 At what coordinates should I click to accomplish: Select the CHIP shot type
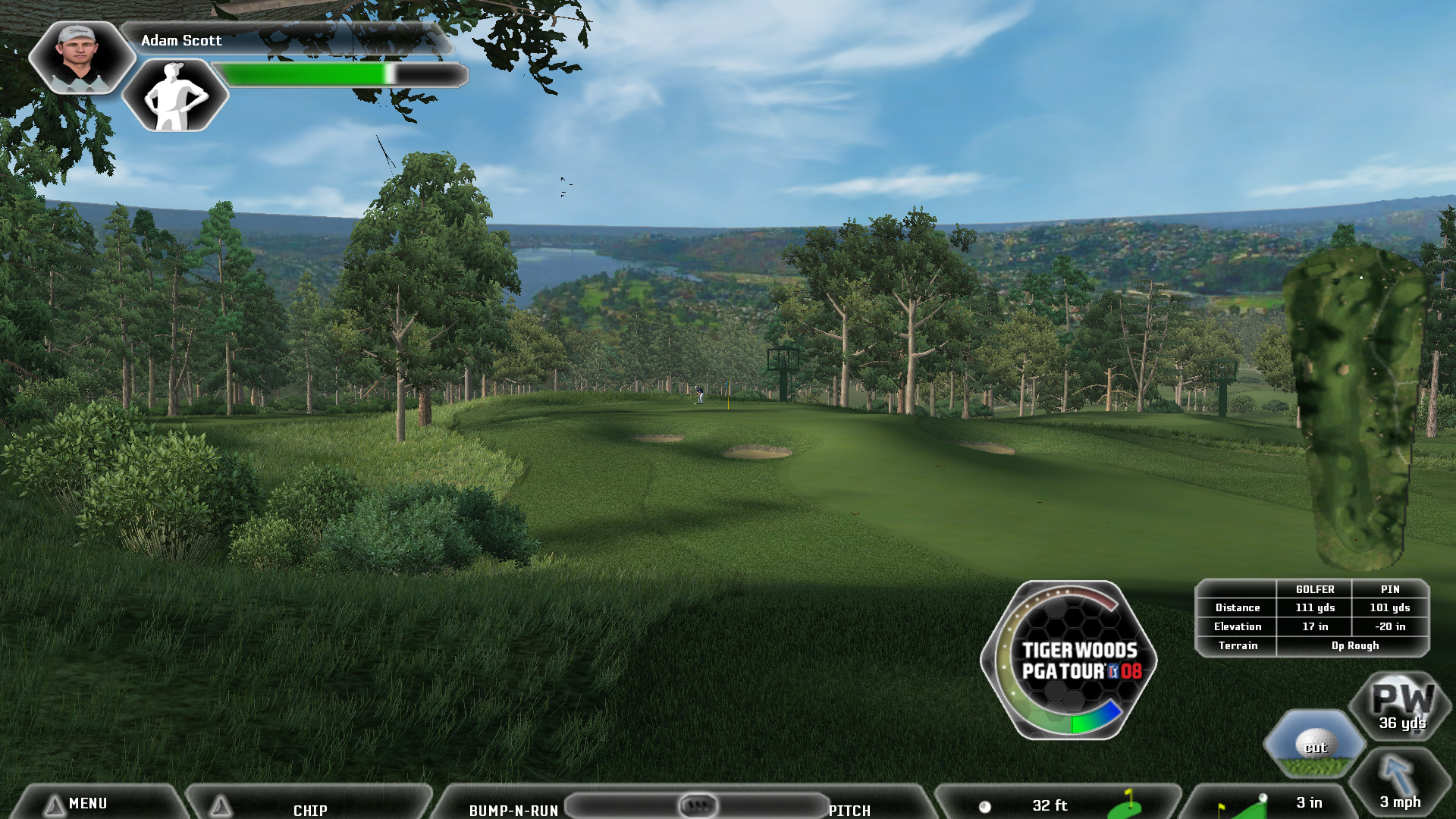310,809
